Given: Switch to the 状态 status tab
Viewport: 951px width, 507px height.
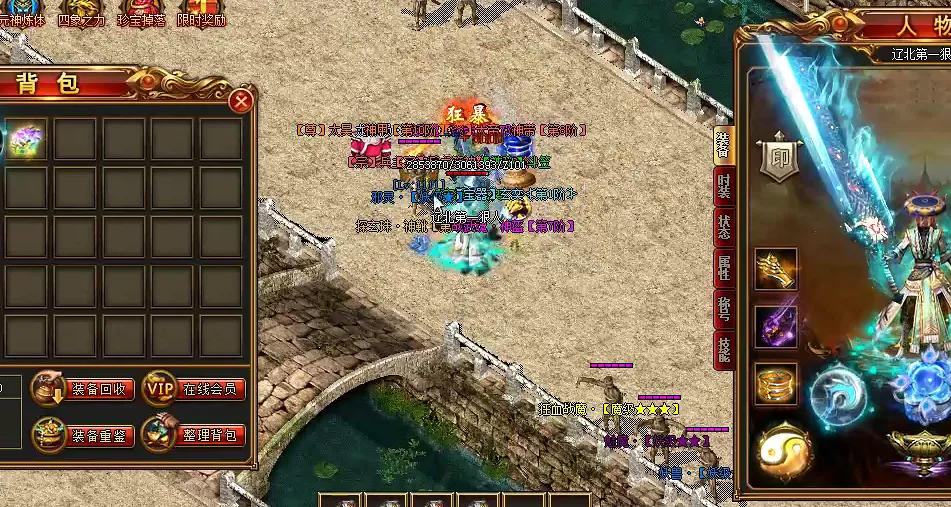Looking at the screenshot, I should (x=723, y=227).
